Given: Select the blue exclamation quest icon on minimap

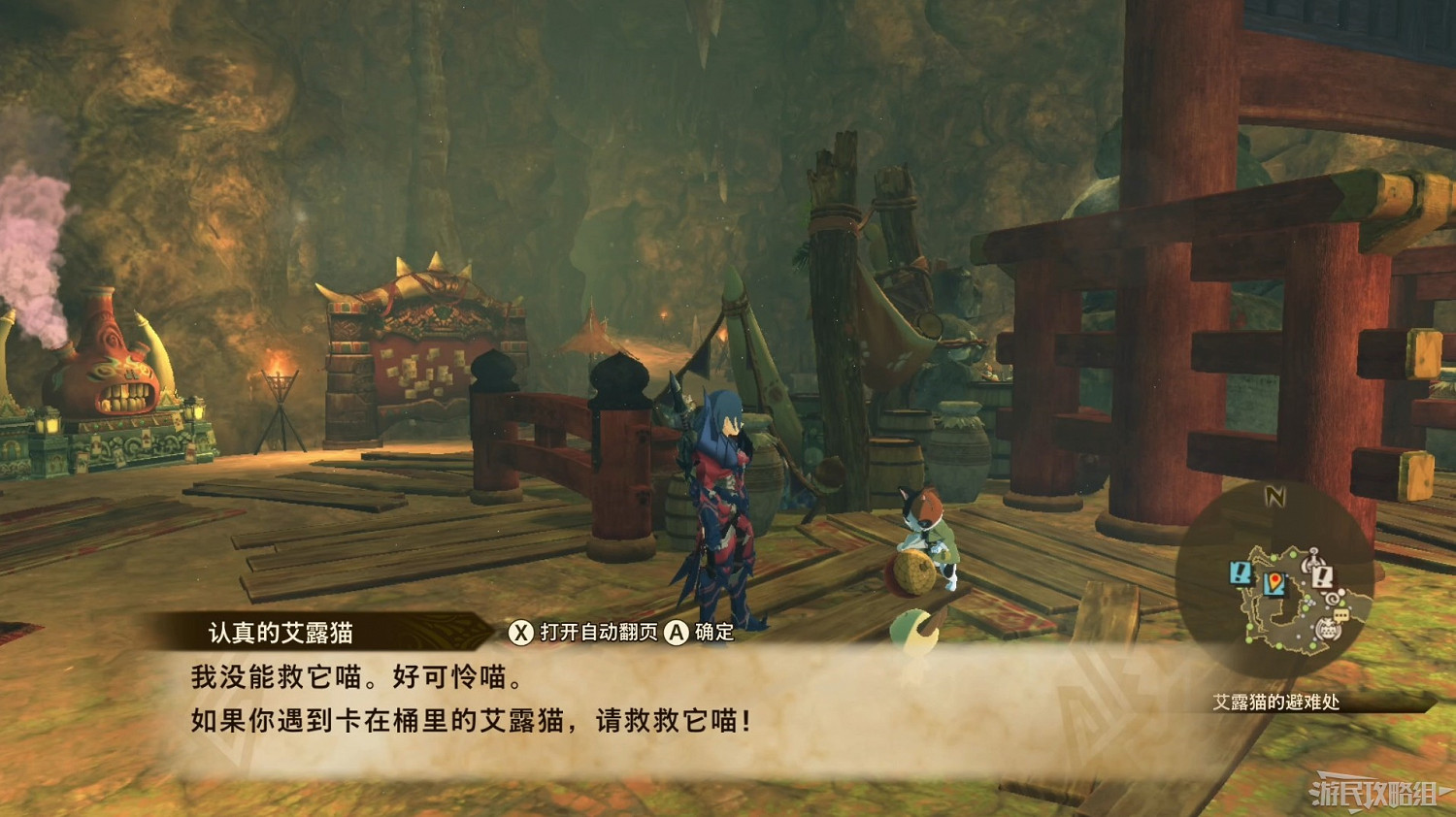Looking at the screenshot, I should pyautogui.click(x=1241, y=572).
